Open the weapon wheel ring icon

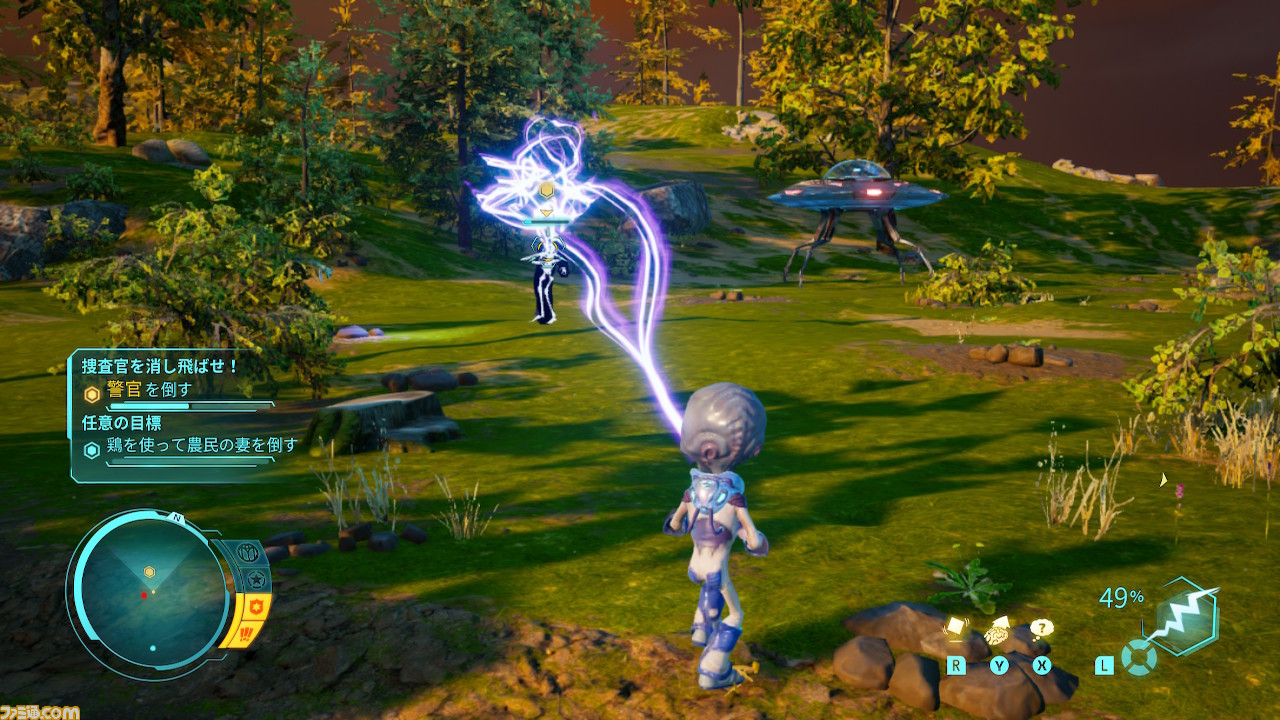click(1138, 658)
